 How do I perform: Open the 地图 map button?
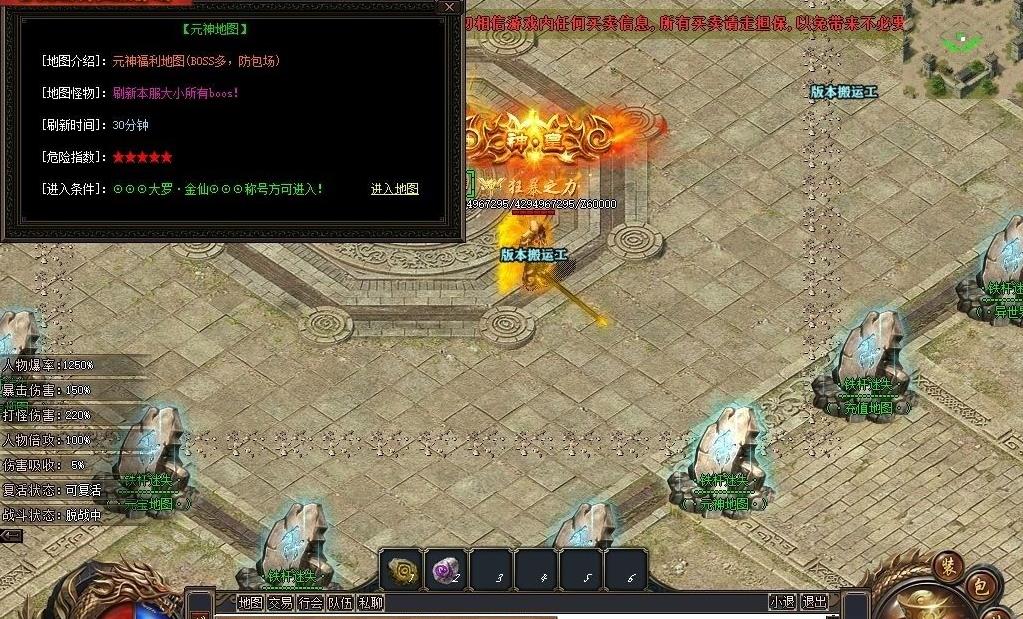(x=250, y=603)
